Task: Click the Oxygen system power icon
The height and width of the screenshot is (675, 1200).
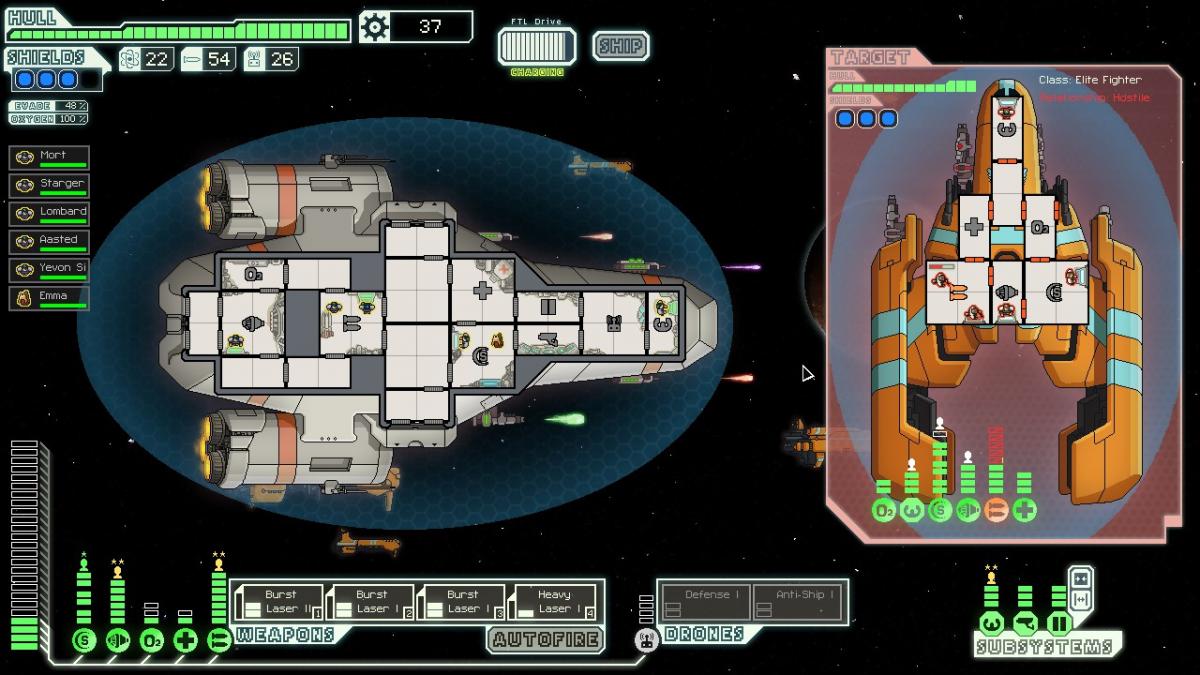Action: (152, 640)
